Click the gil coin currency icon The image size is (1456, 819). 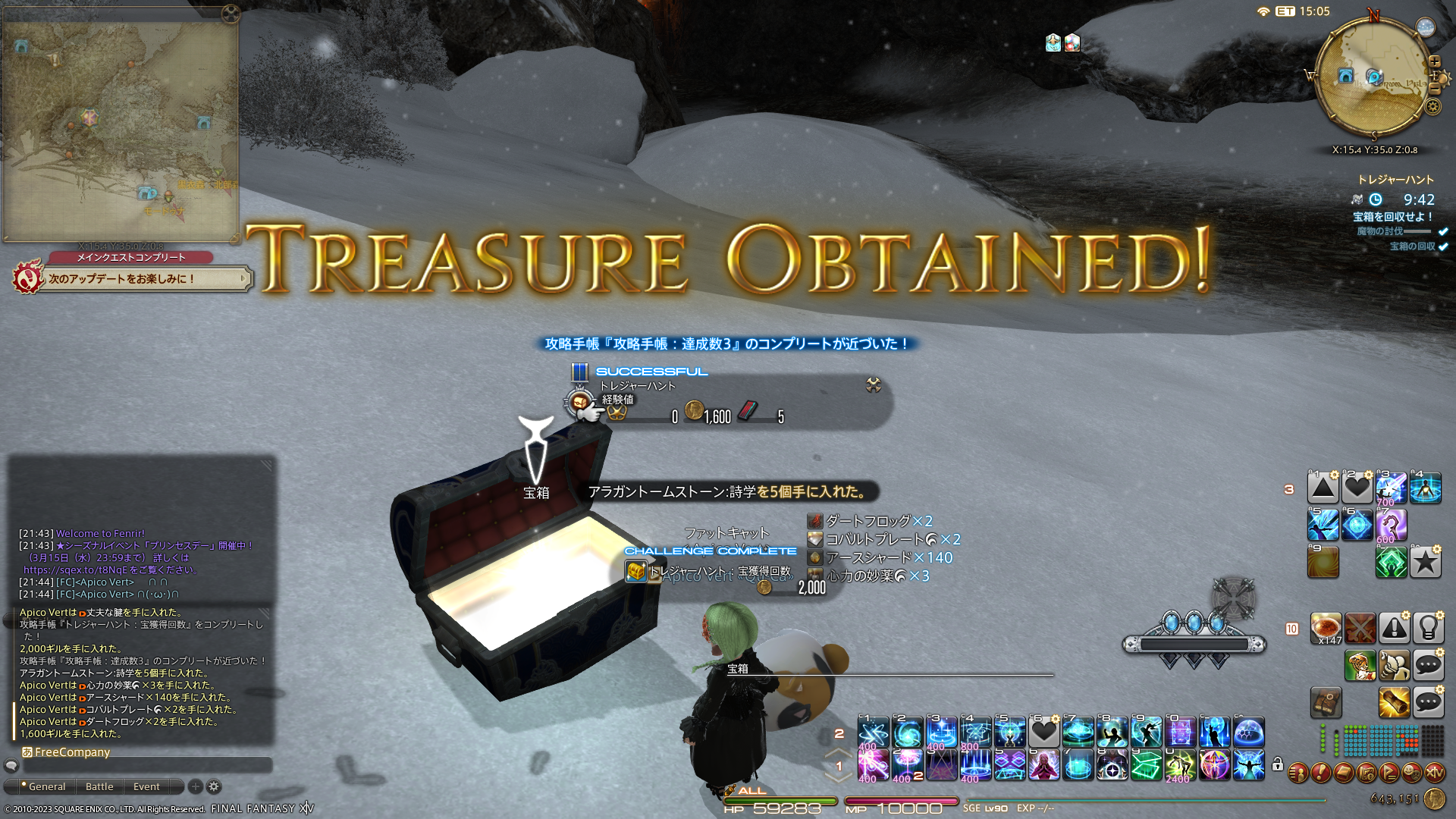[x=1434, y=799]
